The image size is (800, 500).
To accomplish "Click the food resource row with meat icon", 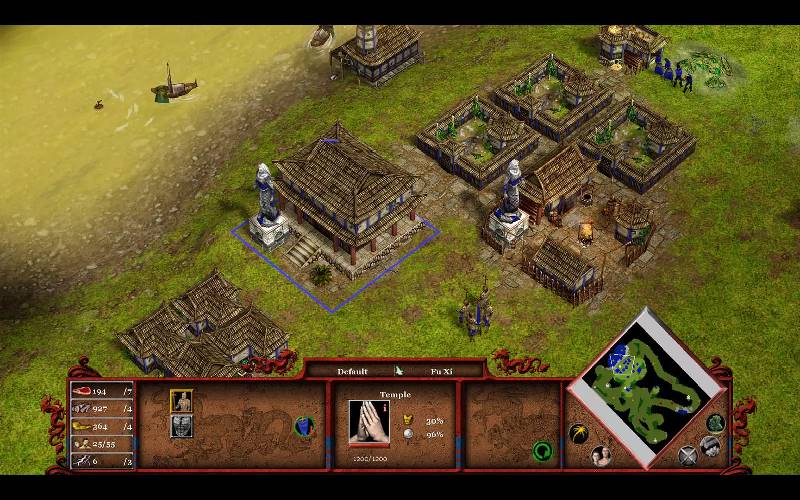I will 102,390.
